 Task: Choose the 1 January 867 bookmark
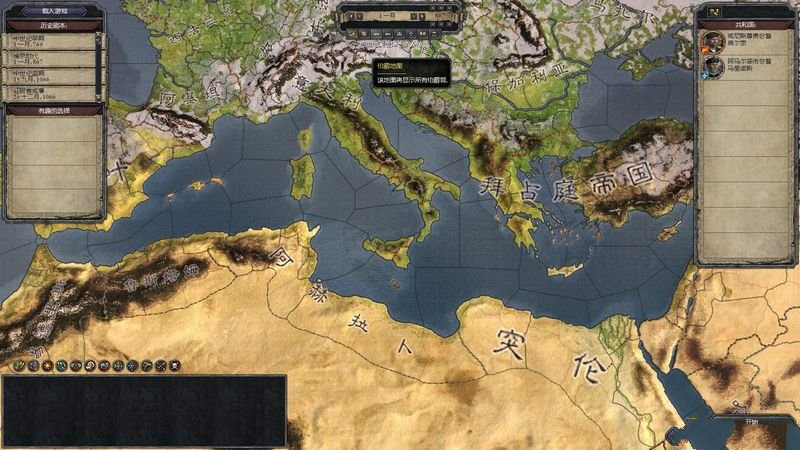[52, 57]
